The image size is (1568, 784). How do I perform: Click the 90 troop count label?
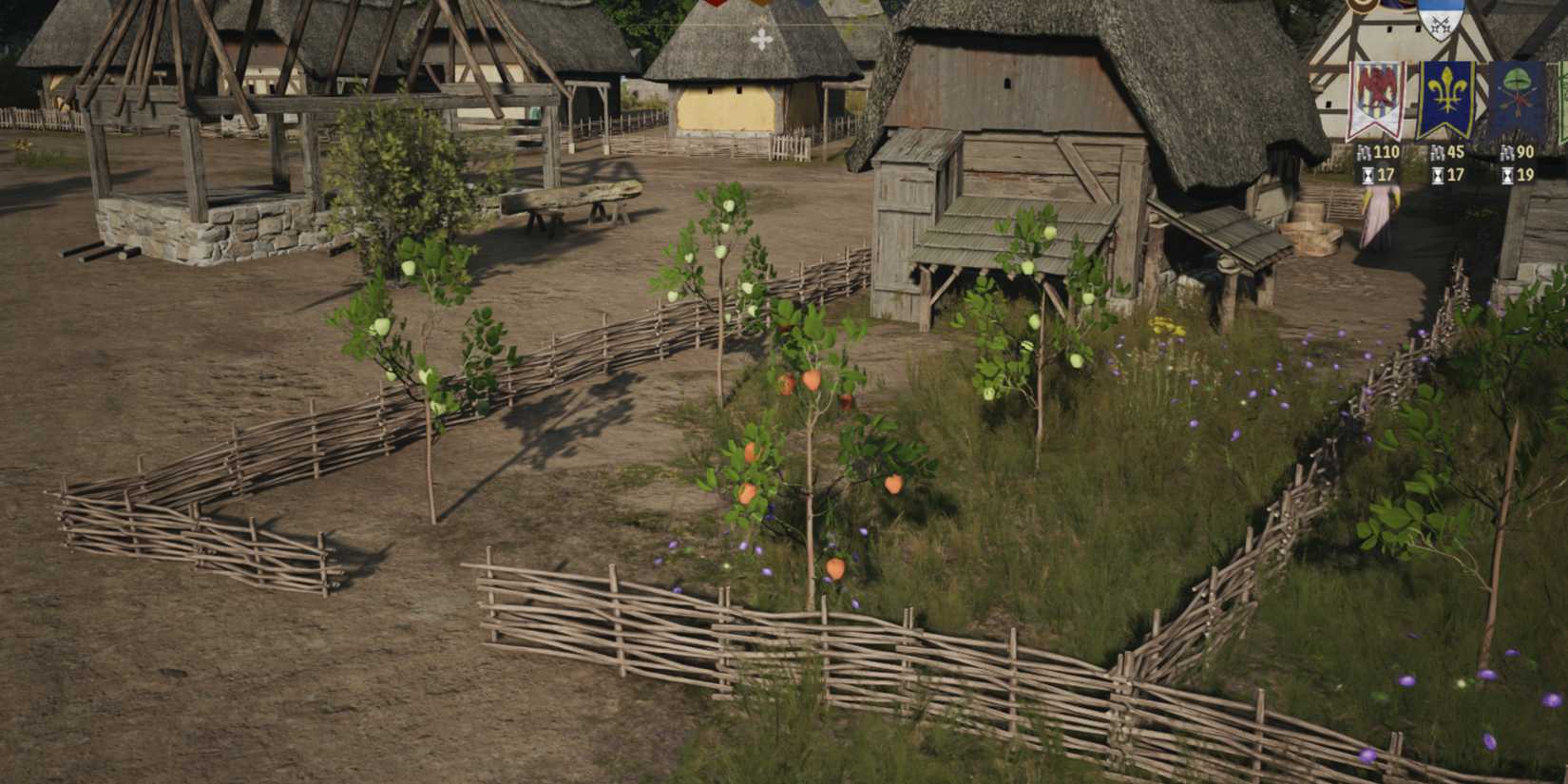click(x=1524, y=152)
